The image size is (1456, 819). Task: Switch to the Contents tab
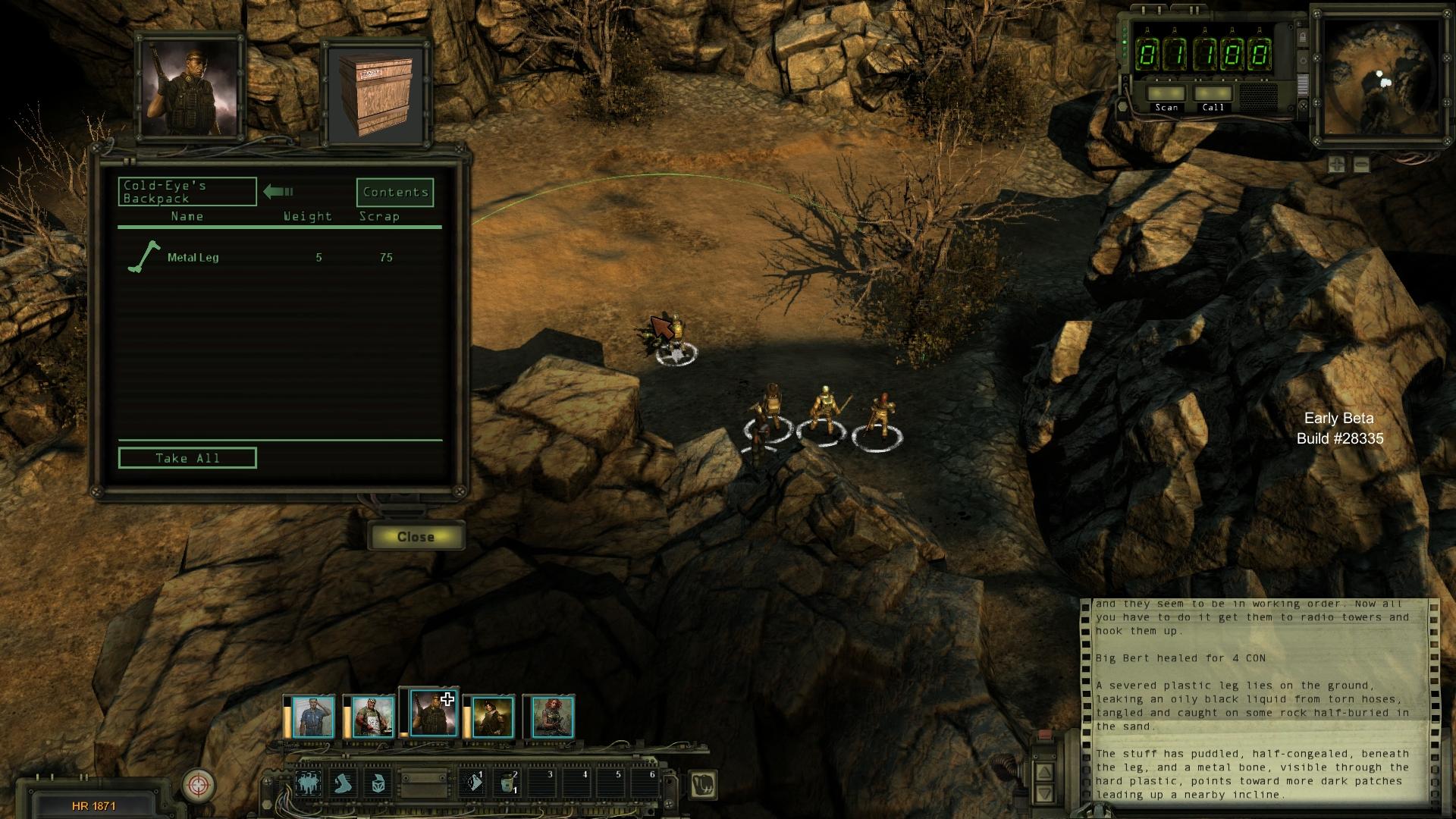tap(395, 193)
